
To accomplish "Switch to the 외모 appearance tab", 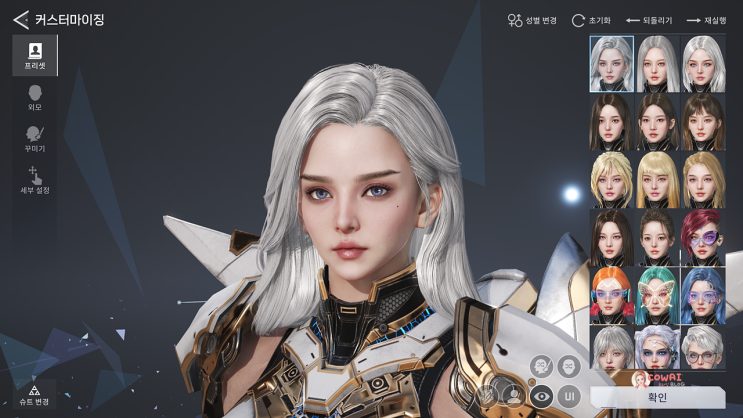I will point(35,97).
